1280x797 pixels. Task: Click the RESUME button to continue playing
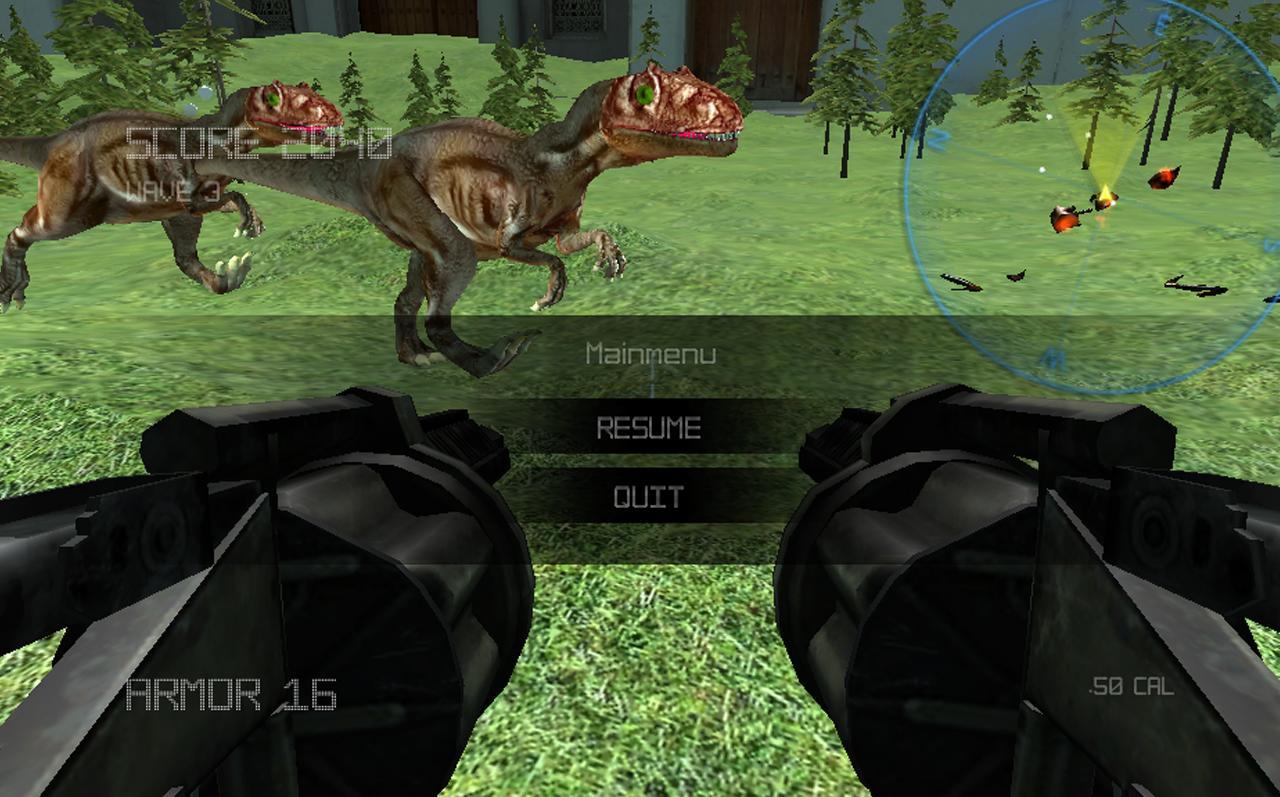[x=650, y=425]
